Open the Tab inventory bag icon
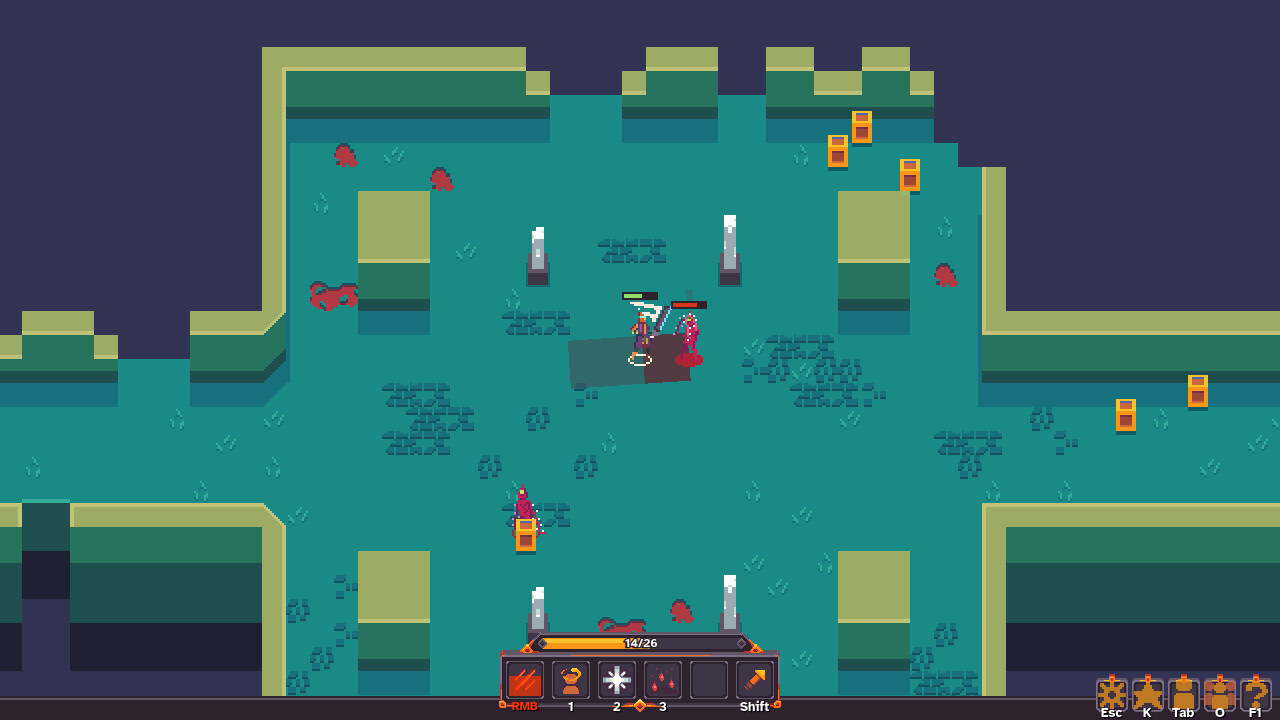This screenshot has width=1280, height=720. [x=1182, y=692]
